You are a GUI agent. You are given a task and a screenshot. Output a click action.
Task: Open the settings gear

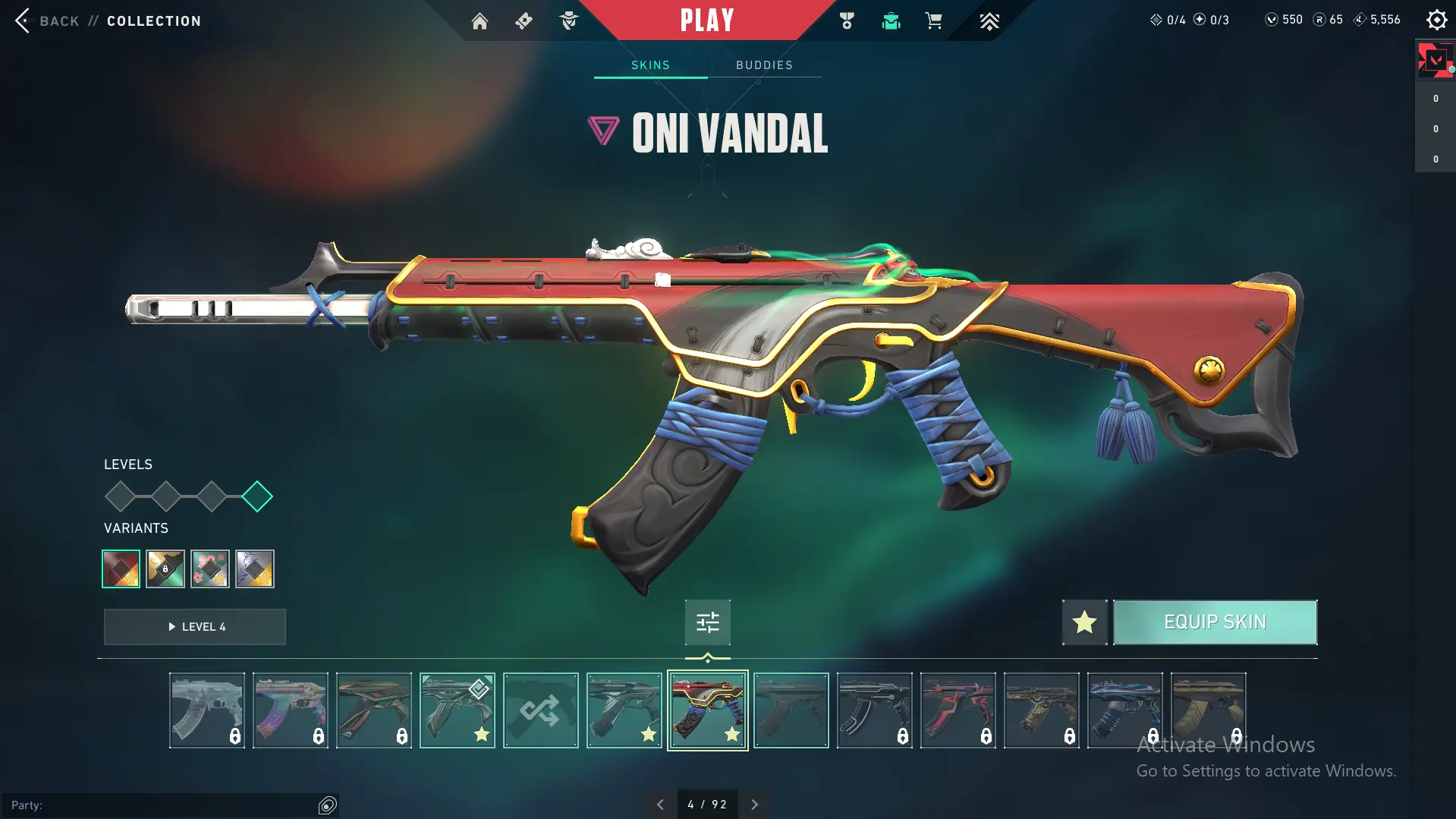point(1436,20)
